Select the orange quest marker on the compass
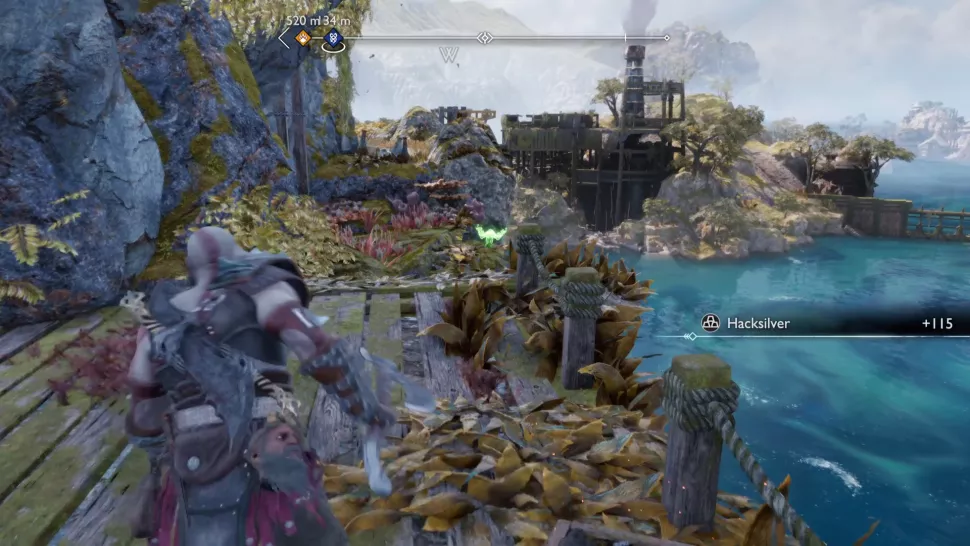Screen dimensions: 970x546 pyautogui.click(x=302, y=39)
